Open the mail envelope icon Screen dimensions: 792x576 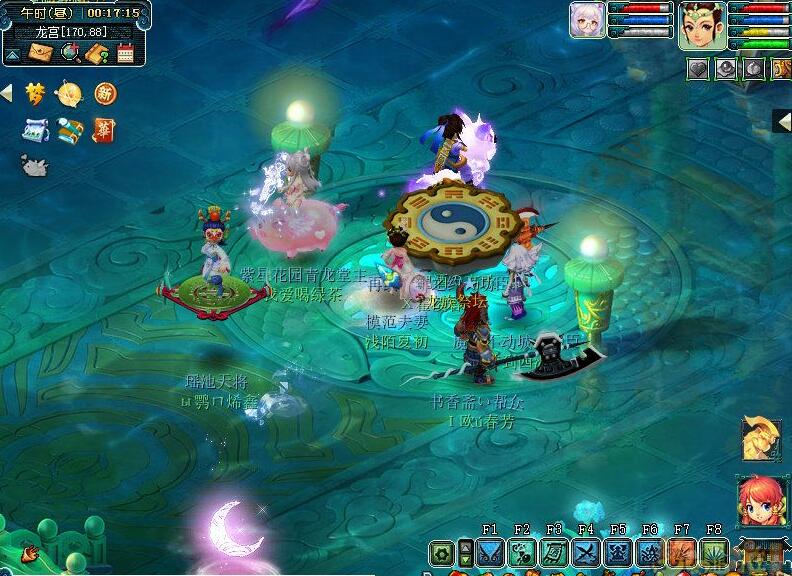(x=40, y=53)
